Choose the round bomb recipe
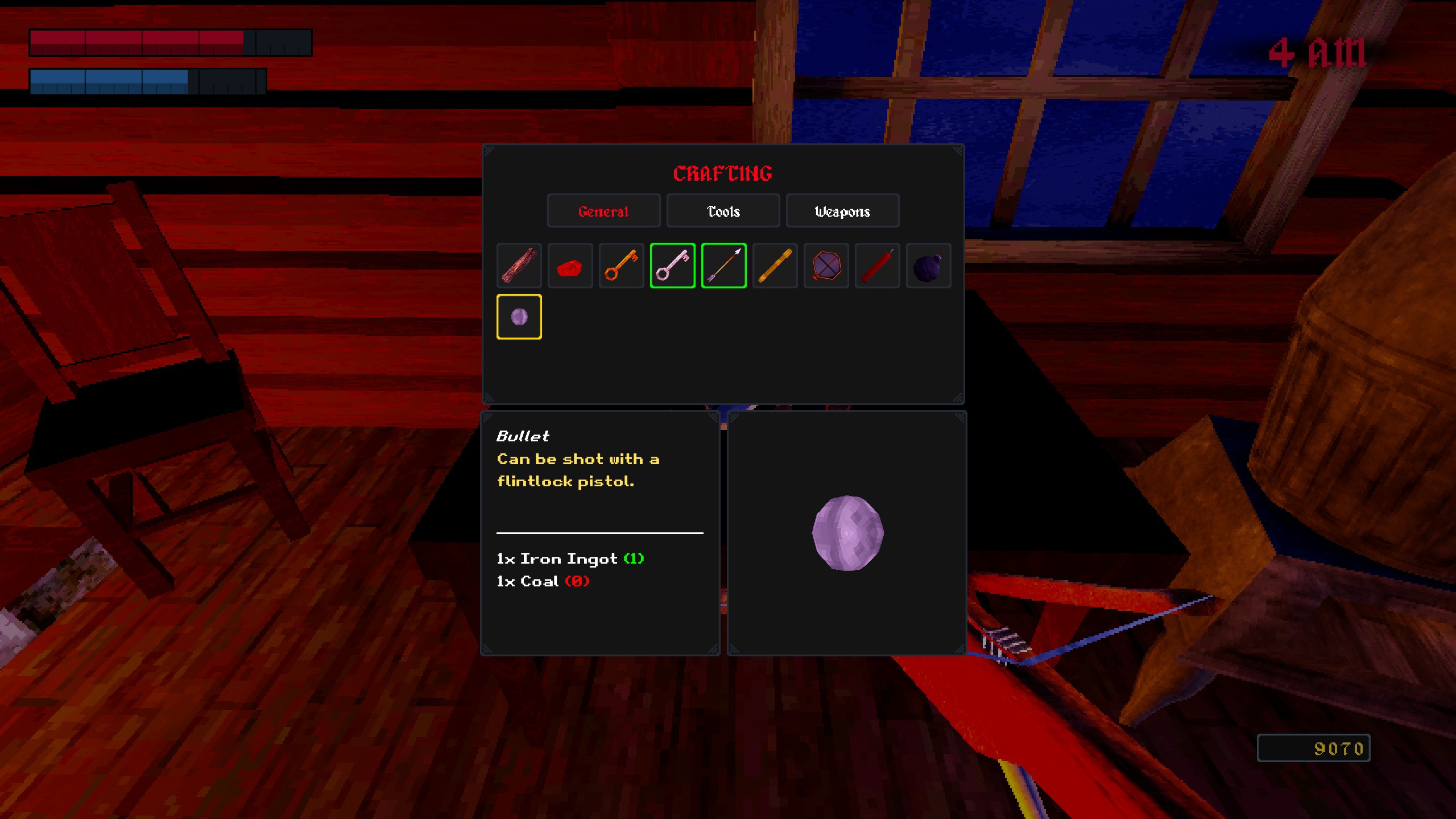Image resolution: width=1456 pixels, height=819 pixels. point(928,266)
